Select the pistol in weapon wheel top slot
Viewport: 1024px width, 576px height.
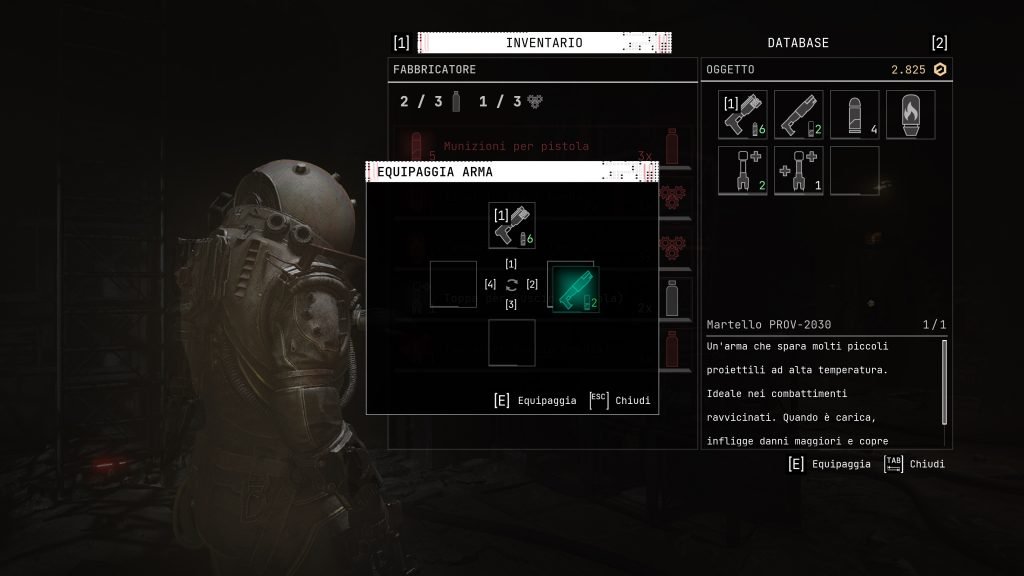pyautogui.click(x=512, y=225)
